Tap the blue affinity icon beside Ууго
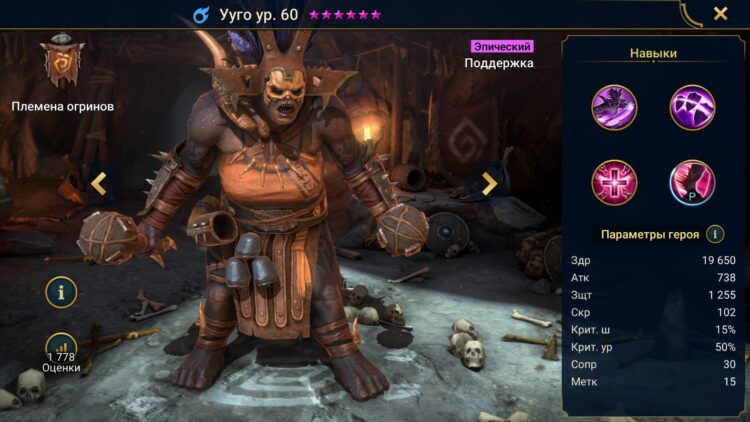This screenshot has height=422, width=750. coord(200,15)
